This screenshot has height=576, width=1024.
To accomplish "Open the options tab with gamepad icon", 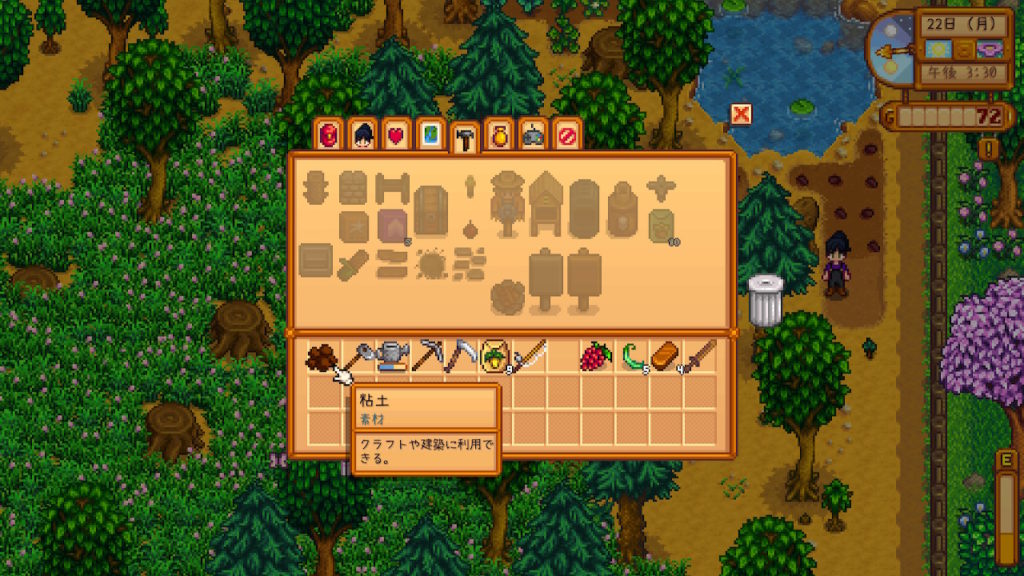I will pos(532,135).
